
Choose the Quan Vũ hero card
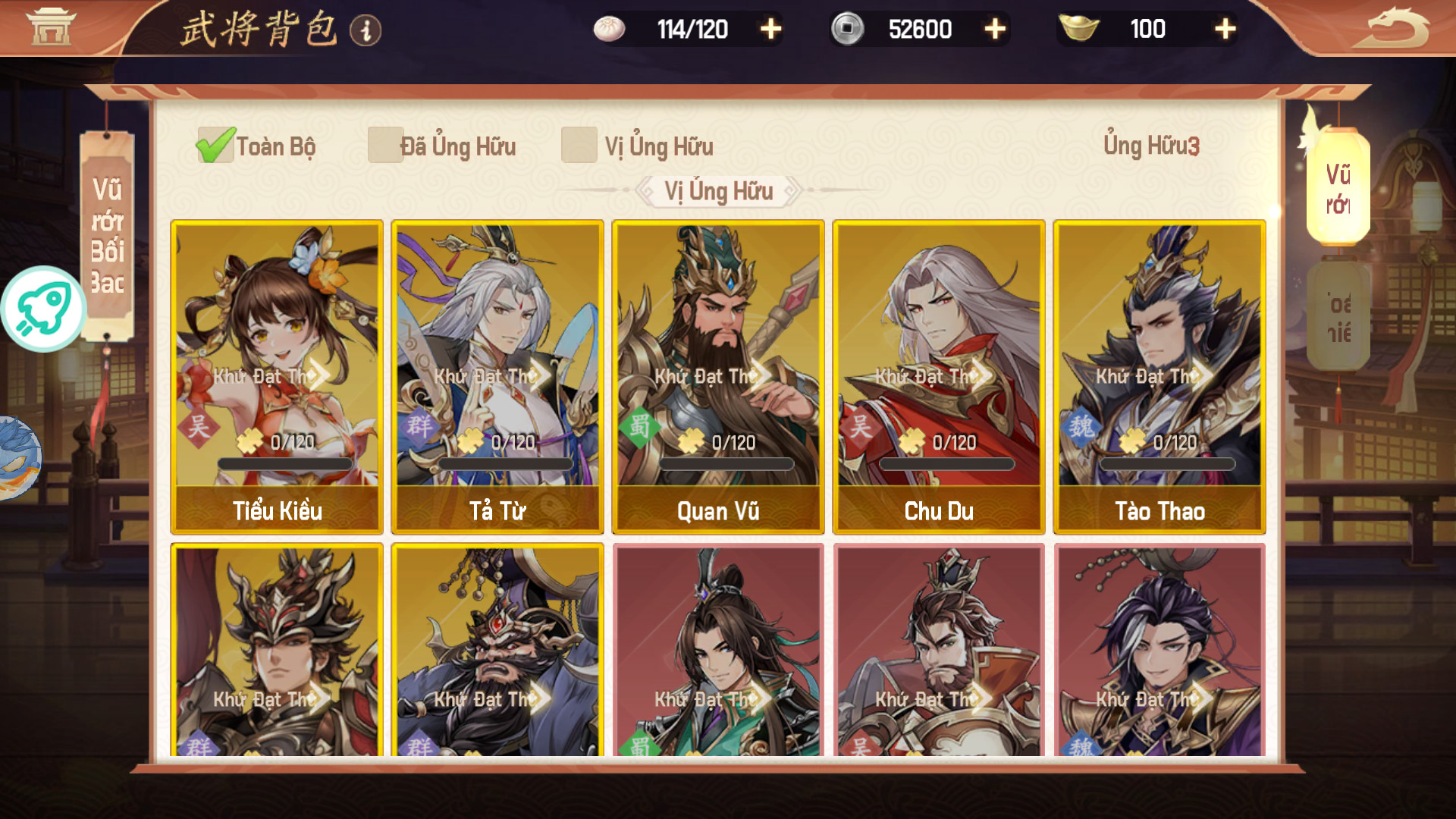[x=718, y=377]
